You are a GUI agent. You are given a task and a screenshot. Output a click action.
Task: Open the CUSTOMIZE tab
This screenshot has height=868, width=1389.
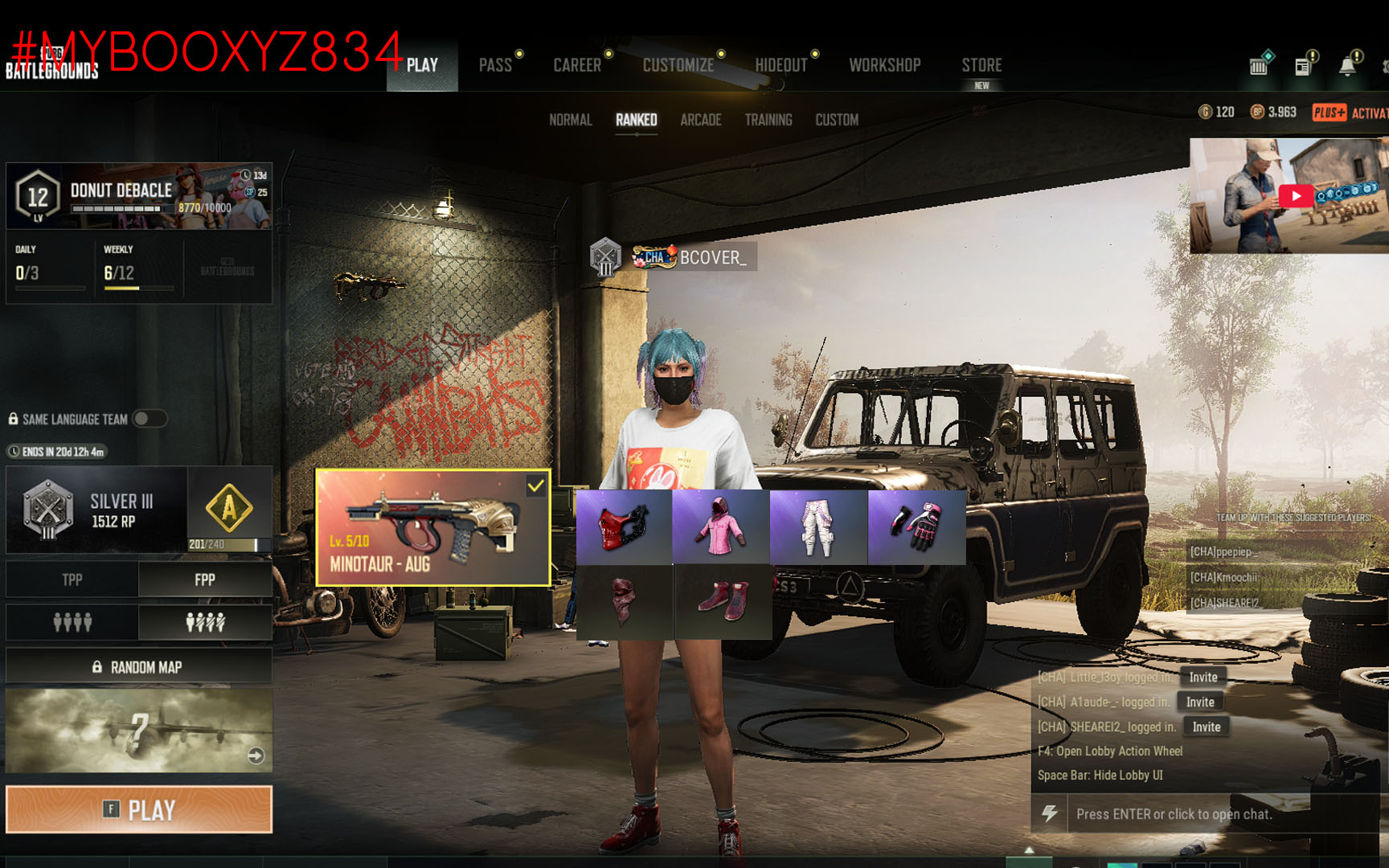coord(678,65)
